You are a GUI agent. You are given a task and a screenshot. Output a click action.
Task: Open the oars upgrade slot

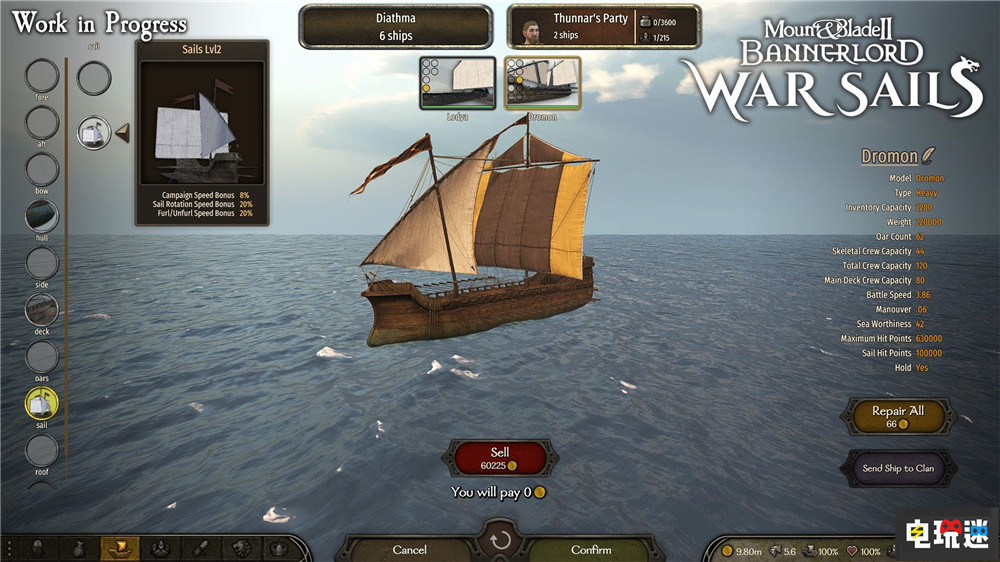(42, 357)
